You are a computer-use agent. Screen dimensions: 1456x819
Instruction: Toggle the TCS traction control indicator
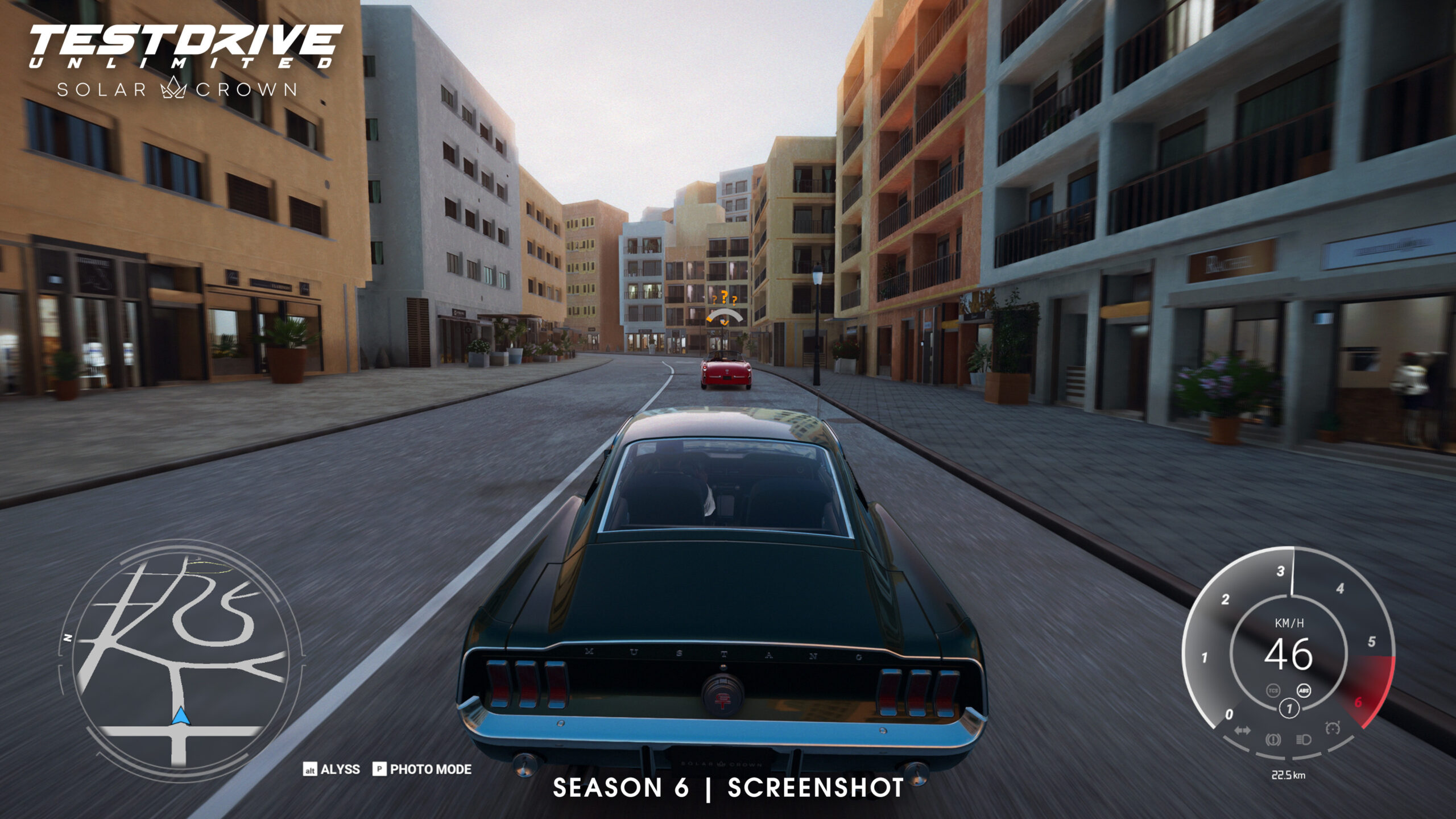[x=1273, y=690]
